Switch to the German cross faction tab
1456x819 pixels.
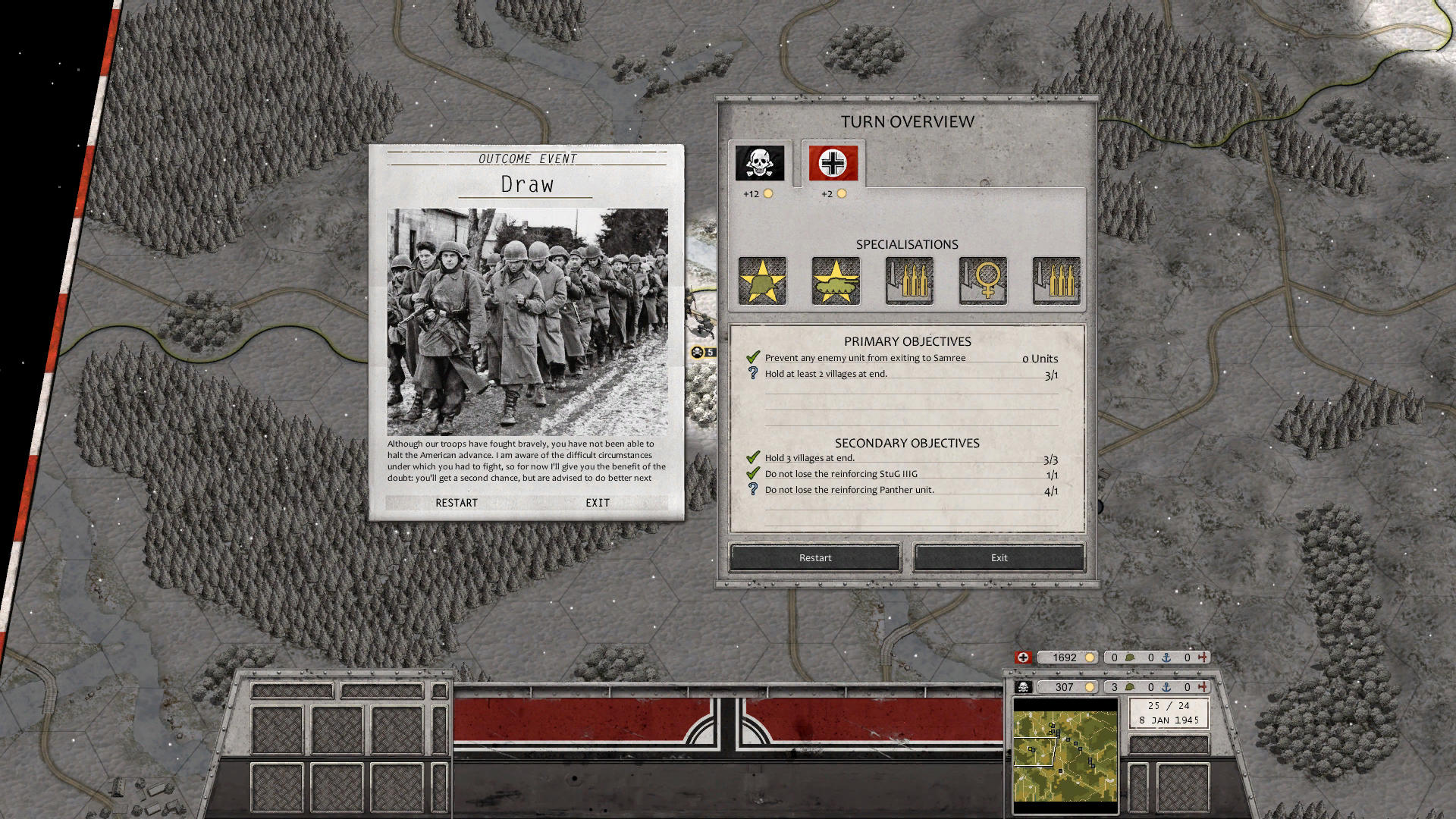831,162
